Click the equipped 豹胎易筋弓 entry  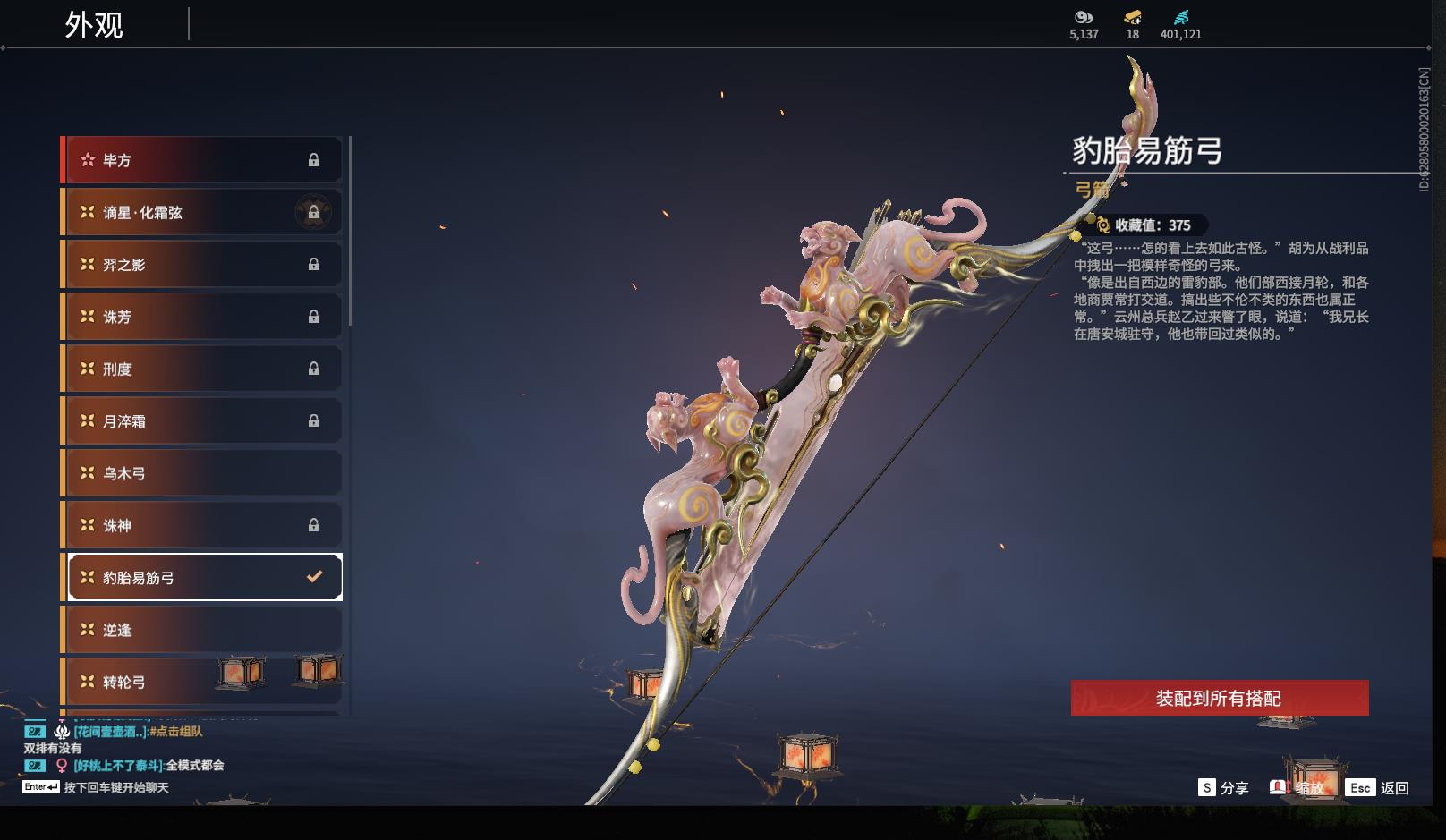[205, 578]
